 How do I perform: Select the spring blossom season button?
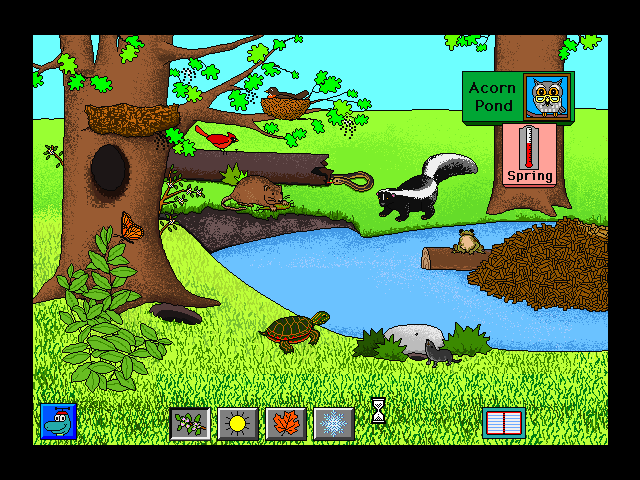point(189,424)
